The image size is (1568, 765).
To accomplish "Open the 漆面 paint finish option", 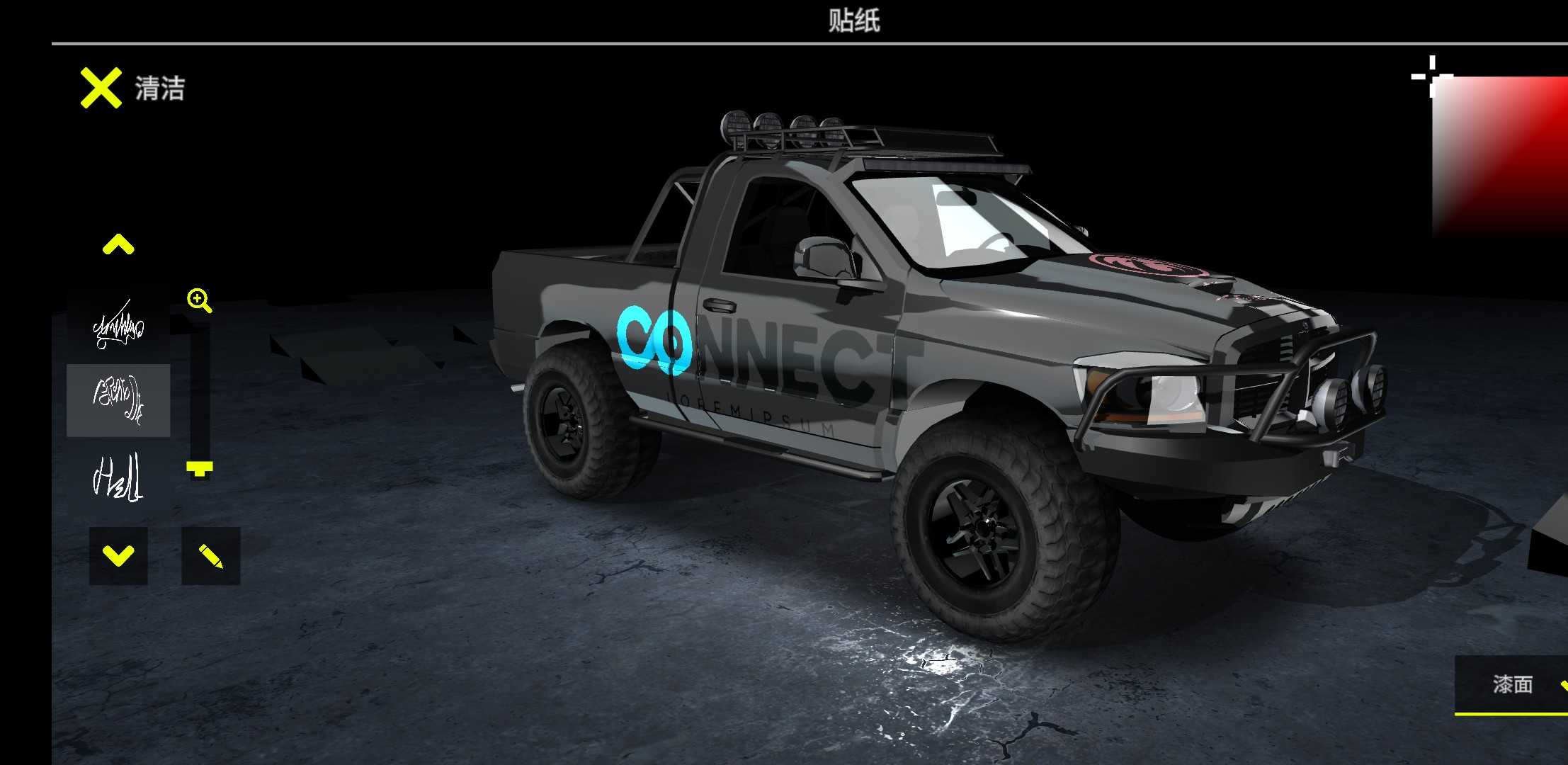I will tap(1513, 684).
